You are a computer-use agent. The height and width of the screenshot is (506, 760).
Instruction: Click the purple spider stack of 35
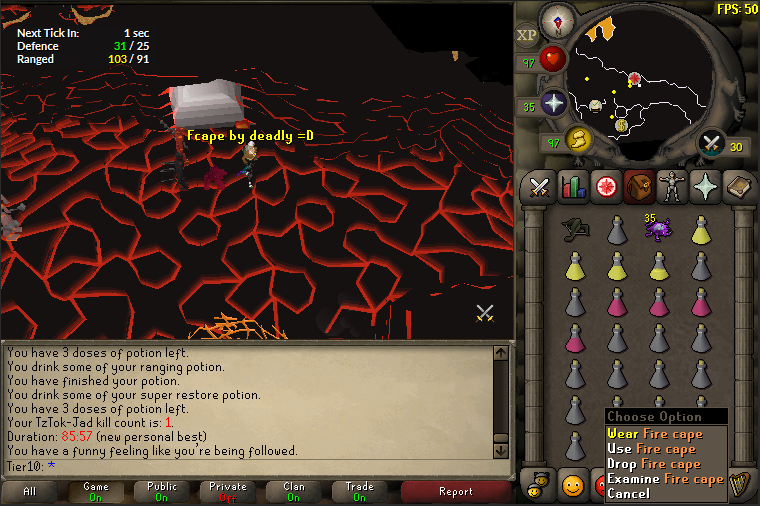[658, 229]
